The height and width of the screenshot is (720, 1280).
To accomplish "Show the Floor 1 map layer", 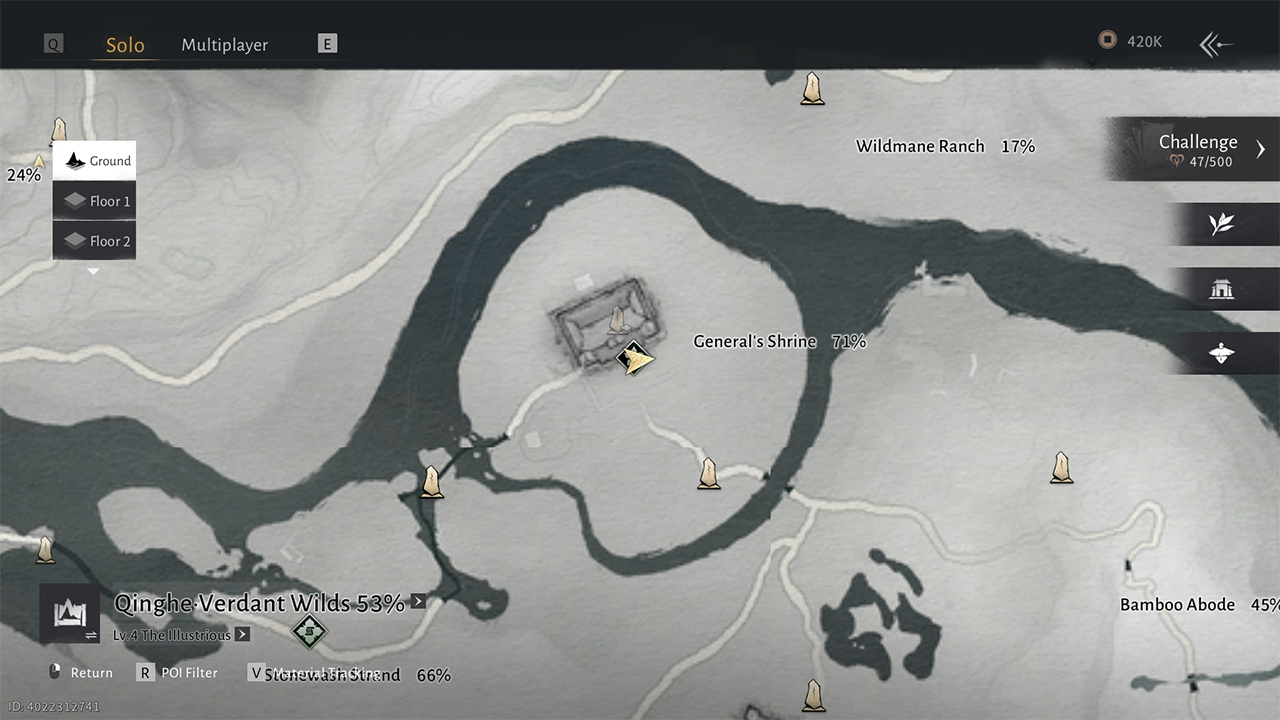I will click(x=96, y=201).
